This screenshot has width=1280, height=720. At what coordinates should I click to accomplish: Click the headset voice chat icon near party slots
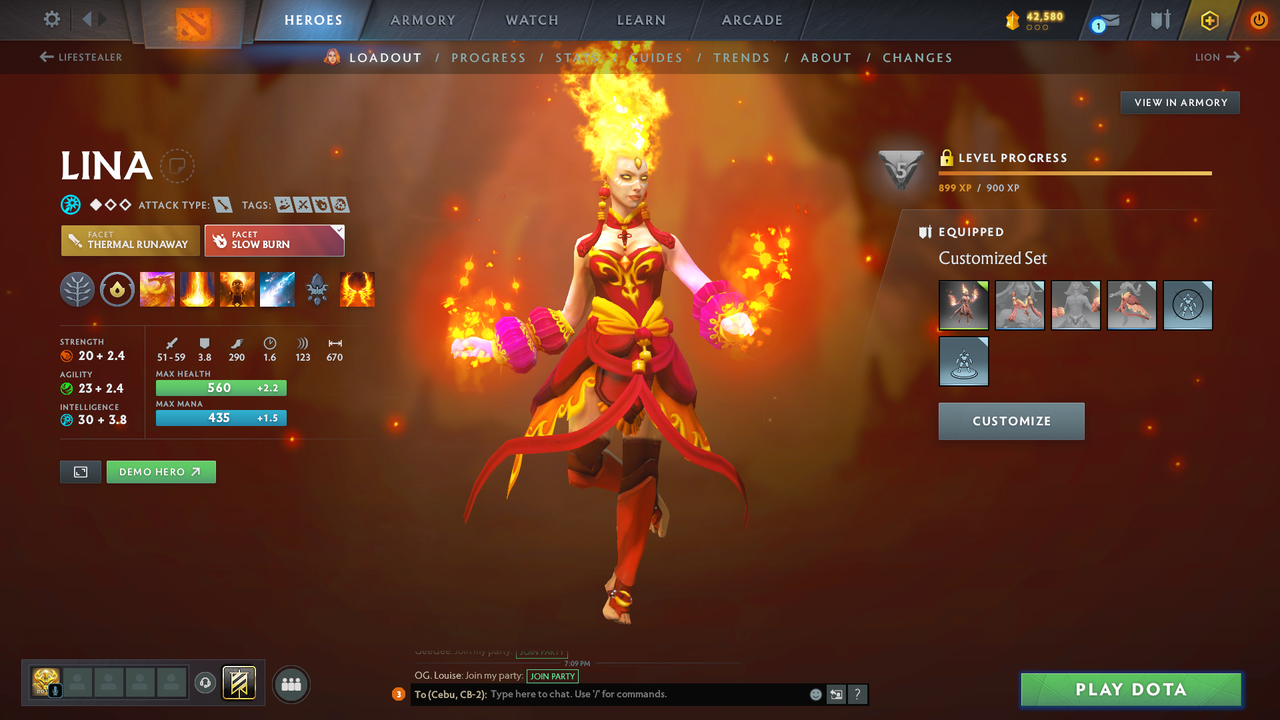coord(205,684)
